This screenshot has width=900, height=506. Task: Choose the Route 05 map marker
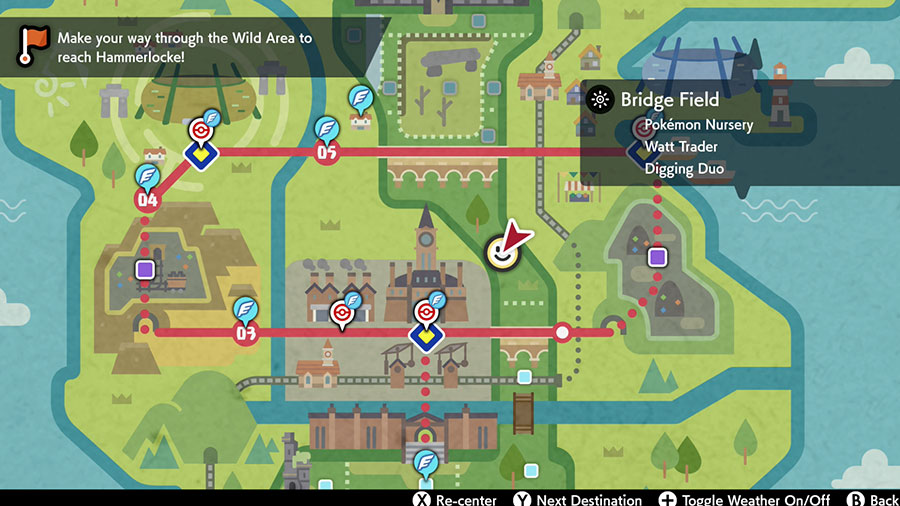326,153
